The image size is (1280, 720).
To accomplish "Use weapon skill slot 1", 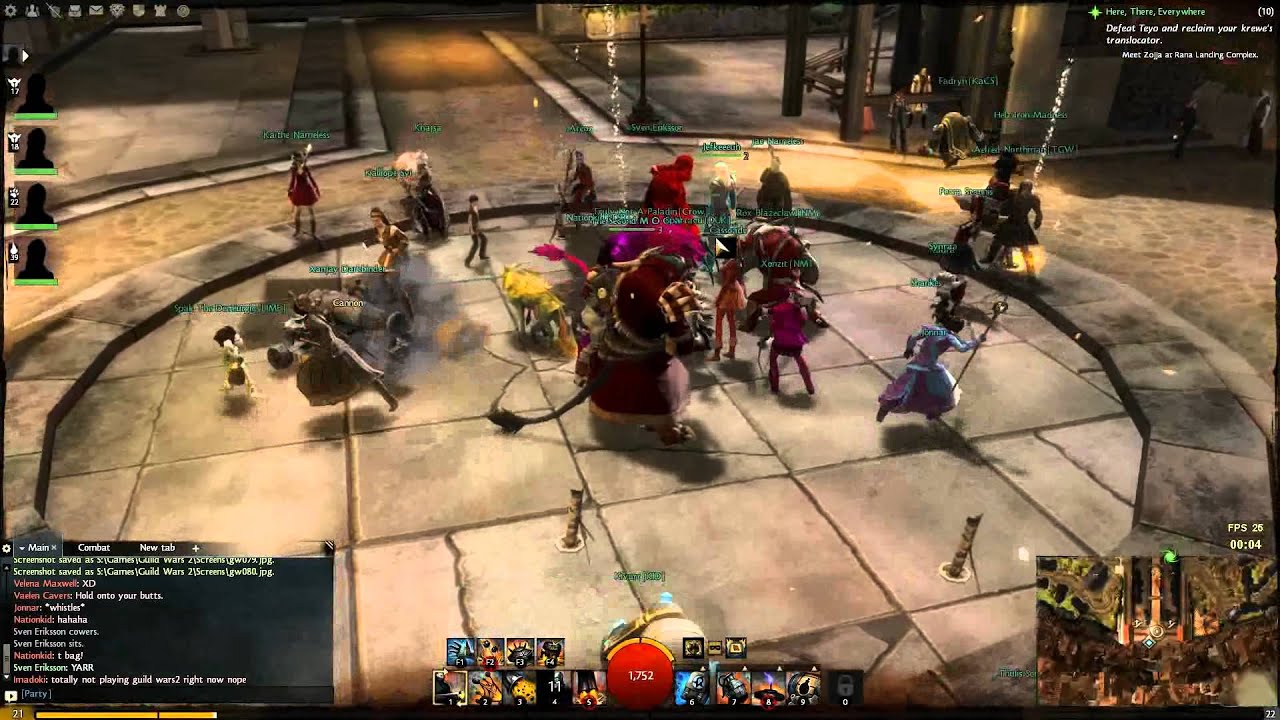I will click(449, 688).
